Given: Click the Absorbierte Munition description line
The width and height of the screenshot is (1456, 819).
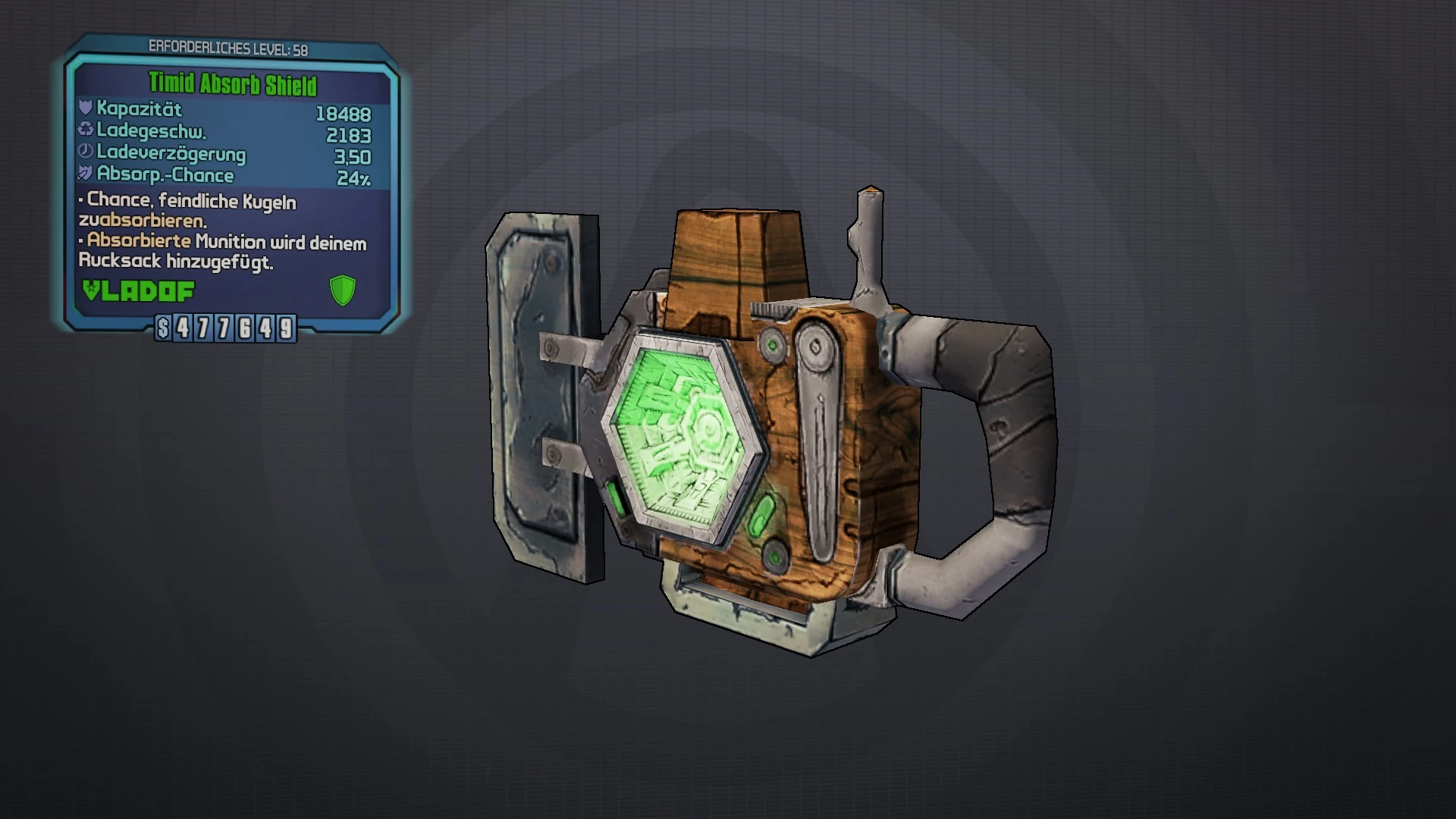Looking at the screenshot, I should click(x=220, y=244).
